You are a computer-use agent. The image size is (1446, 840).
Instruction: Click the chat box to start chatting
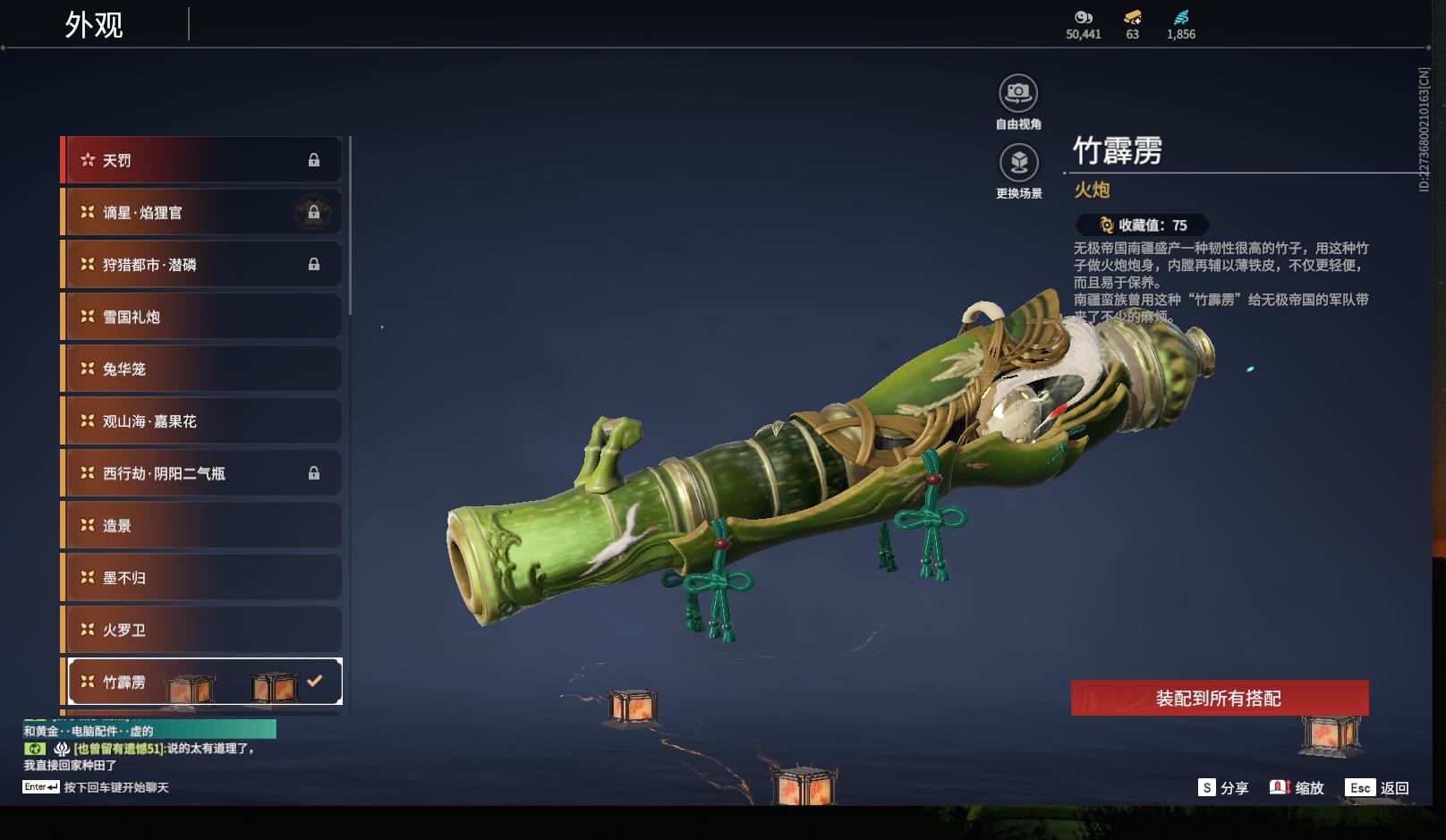(115, 787)
